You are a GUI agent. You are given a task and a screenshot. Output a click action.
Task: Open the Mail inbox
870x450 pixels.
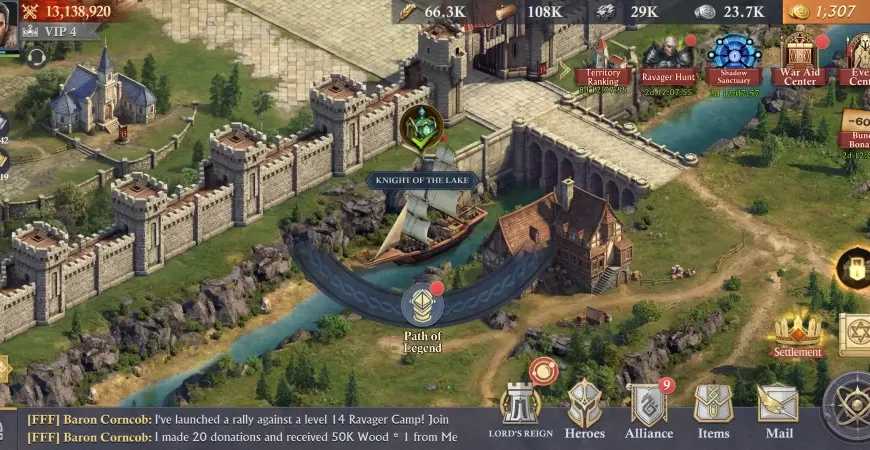click(778, 408)
